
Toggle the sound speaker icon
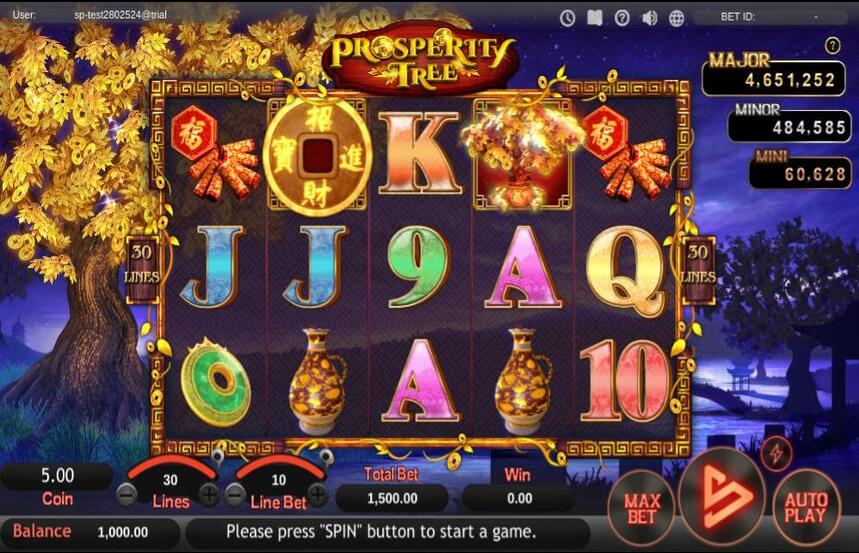click(x=649, y=17)
